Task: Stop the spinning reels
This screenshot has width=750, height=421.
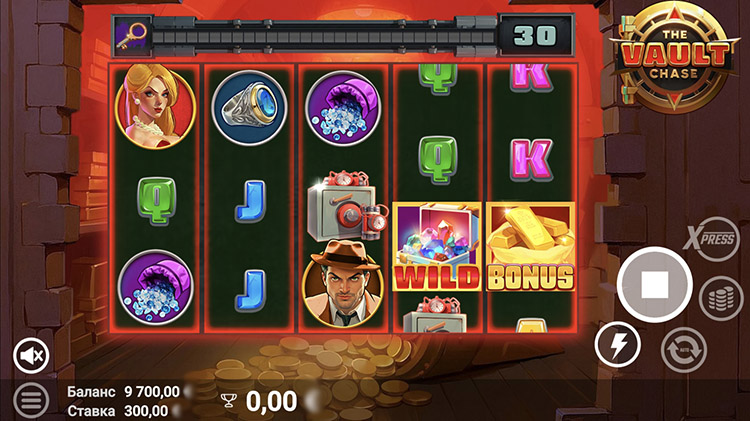Action: [x=654, y=285]
